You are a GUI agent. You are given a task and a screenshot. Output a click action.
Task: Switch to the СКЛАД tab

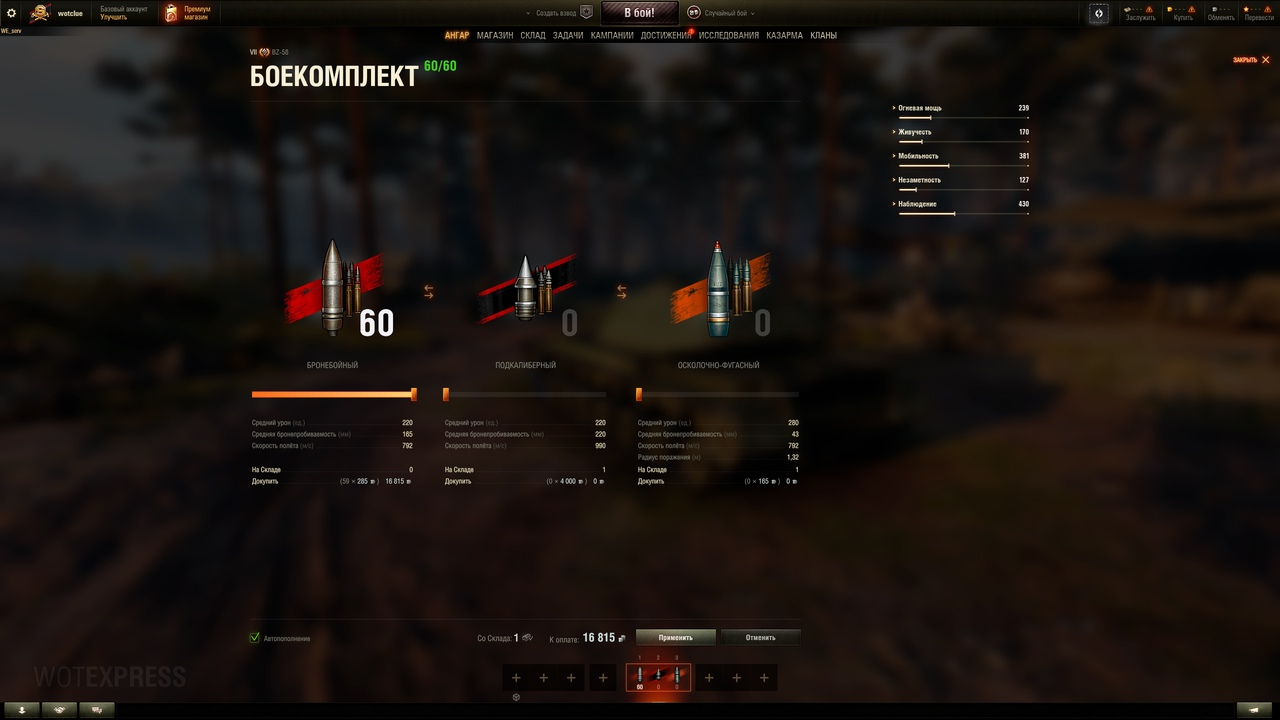[x=533, y=35]
